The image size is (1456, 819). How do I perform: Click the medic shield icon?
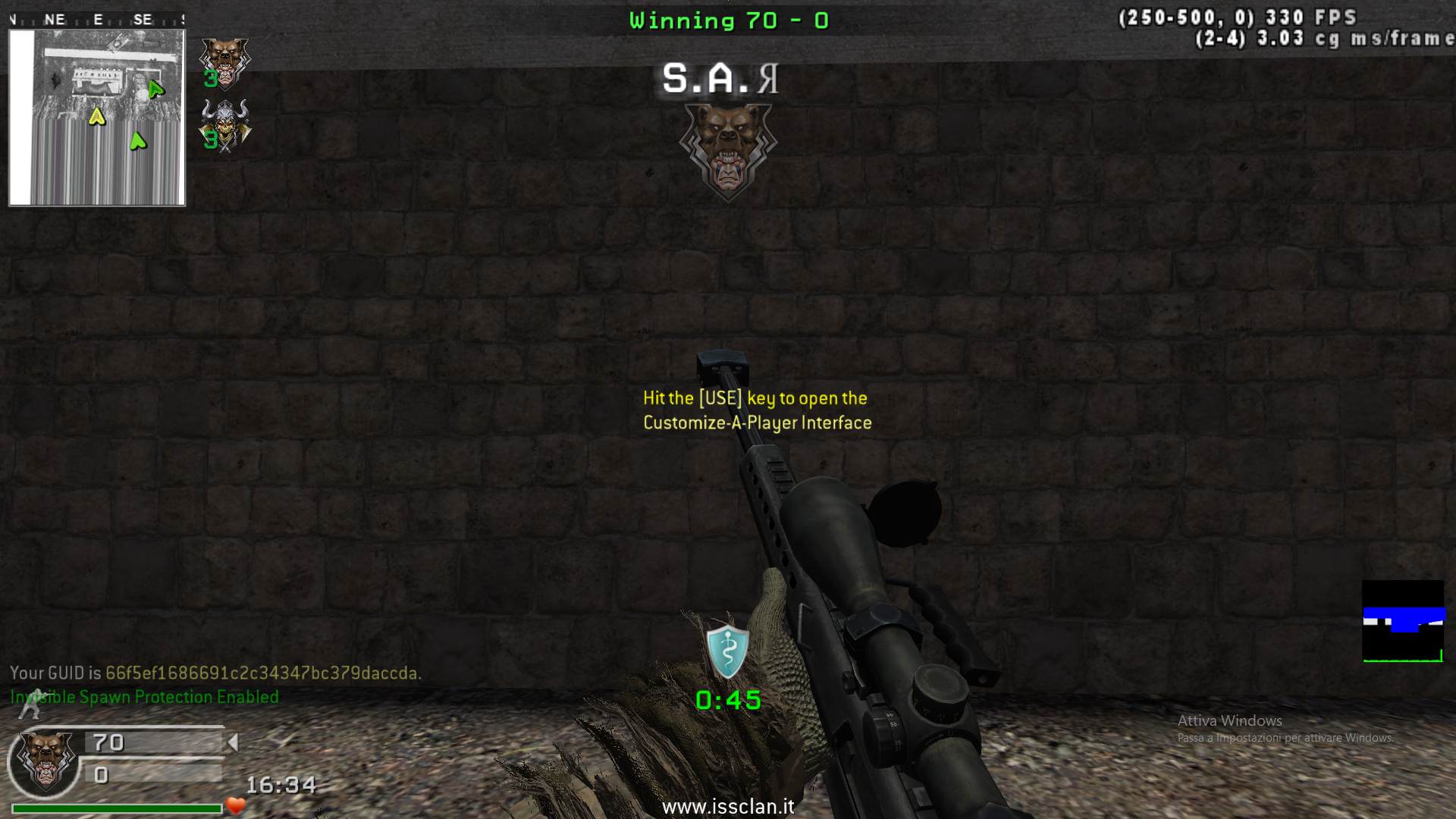click(728, 651)
